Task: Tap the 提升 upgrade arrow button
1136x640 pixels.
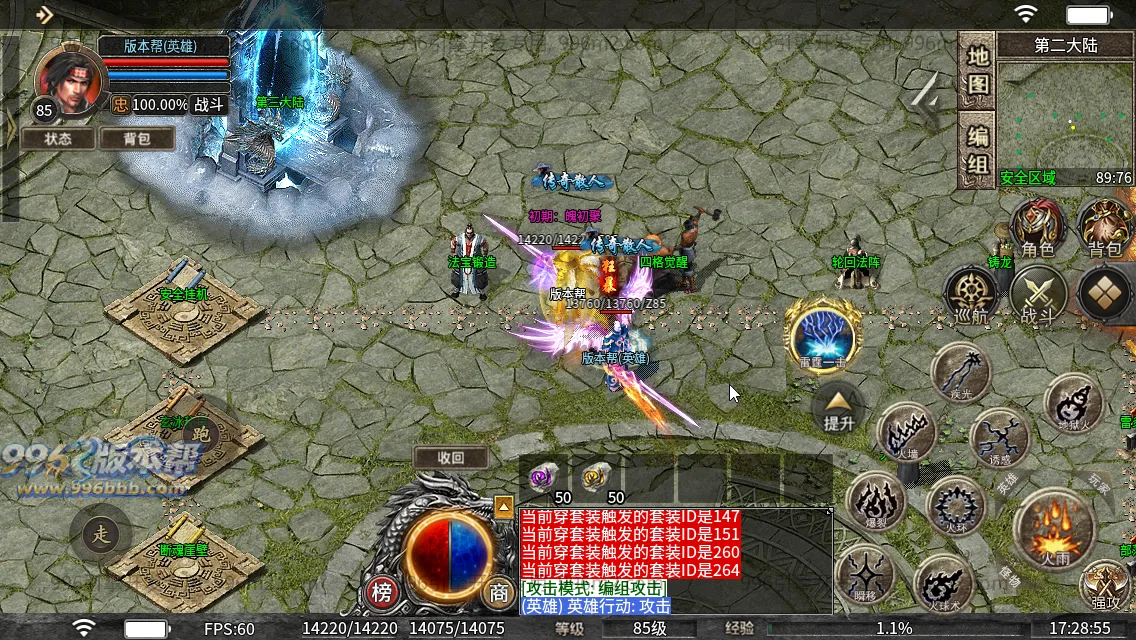Action: [x=838, y=410]
